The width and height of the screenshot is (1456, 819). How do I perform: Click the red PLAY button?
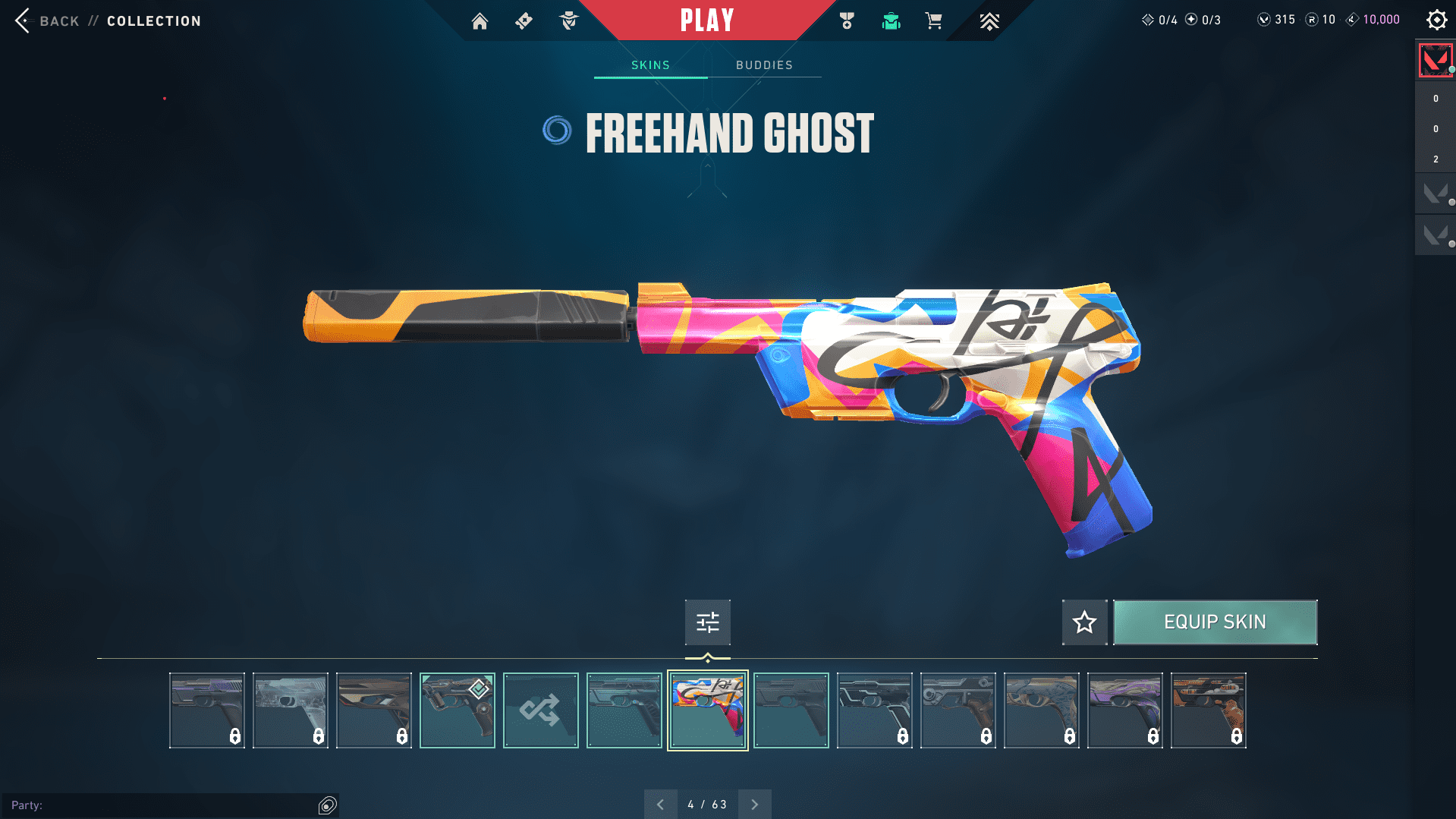(706, 20)
